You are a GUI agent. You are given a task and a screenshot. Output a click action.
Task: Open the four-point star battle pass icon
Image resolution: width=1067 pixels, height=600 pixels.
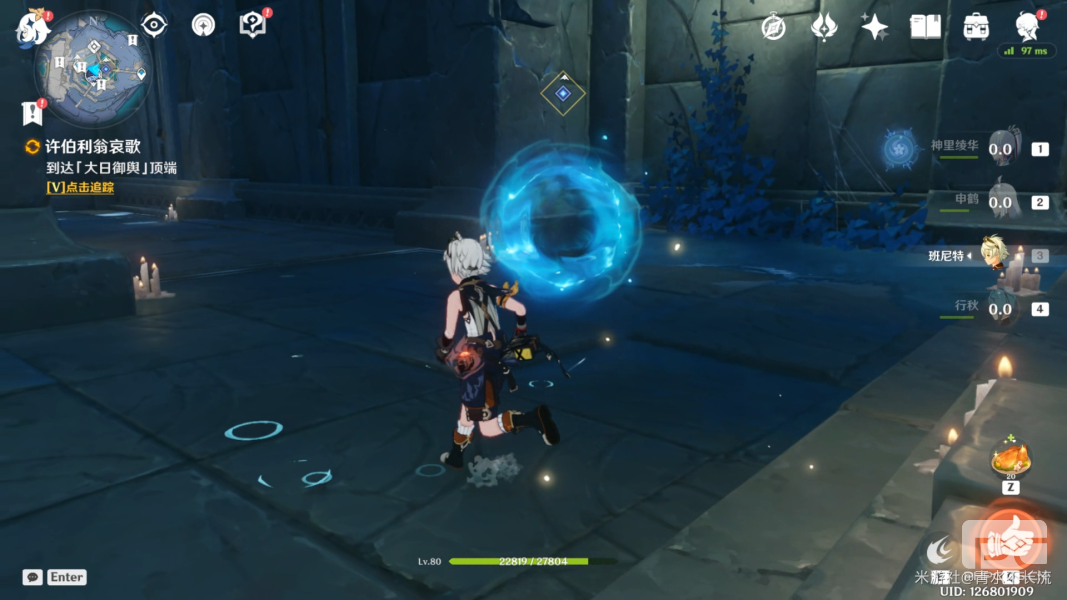click(875, 27)
